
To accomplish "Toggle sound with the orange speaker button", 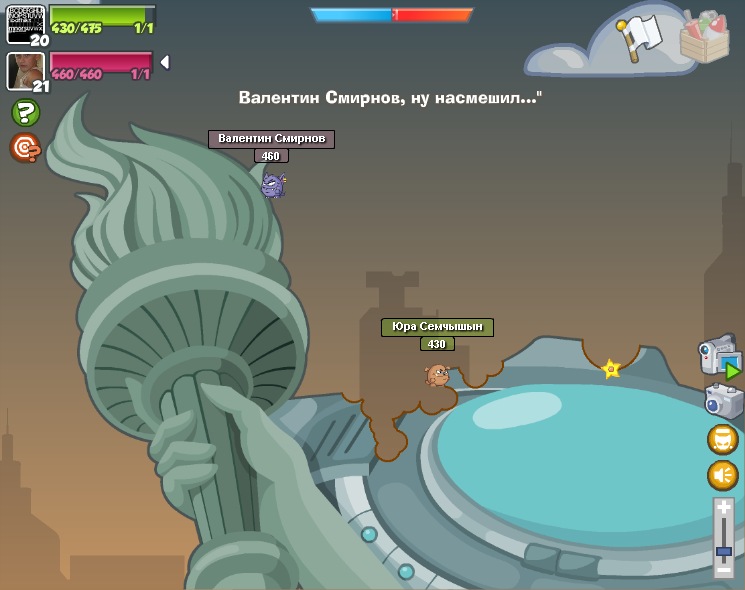I will (x=722, y=475).
